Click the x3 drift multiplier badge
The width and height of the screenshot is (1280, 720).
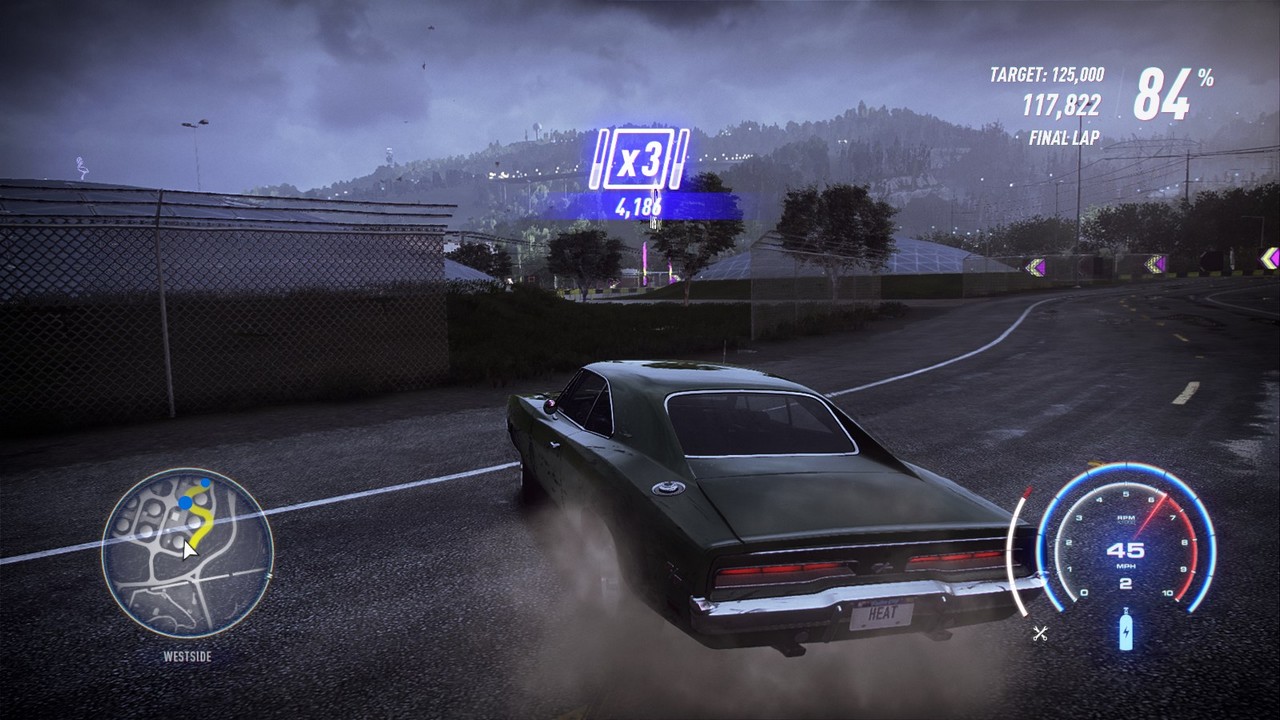(640, 160)
